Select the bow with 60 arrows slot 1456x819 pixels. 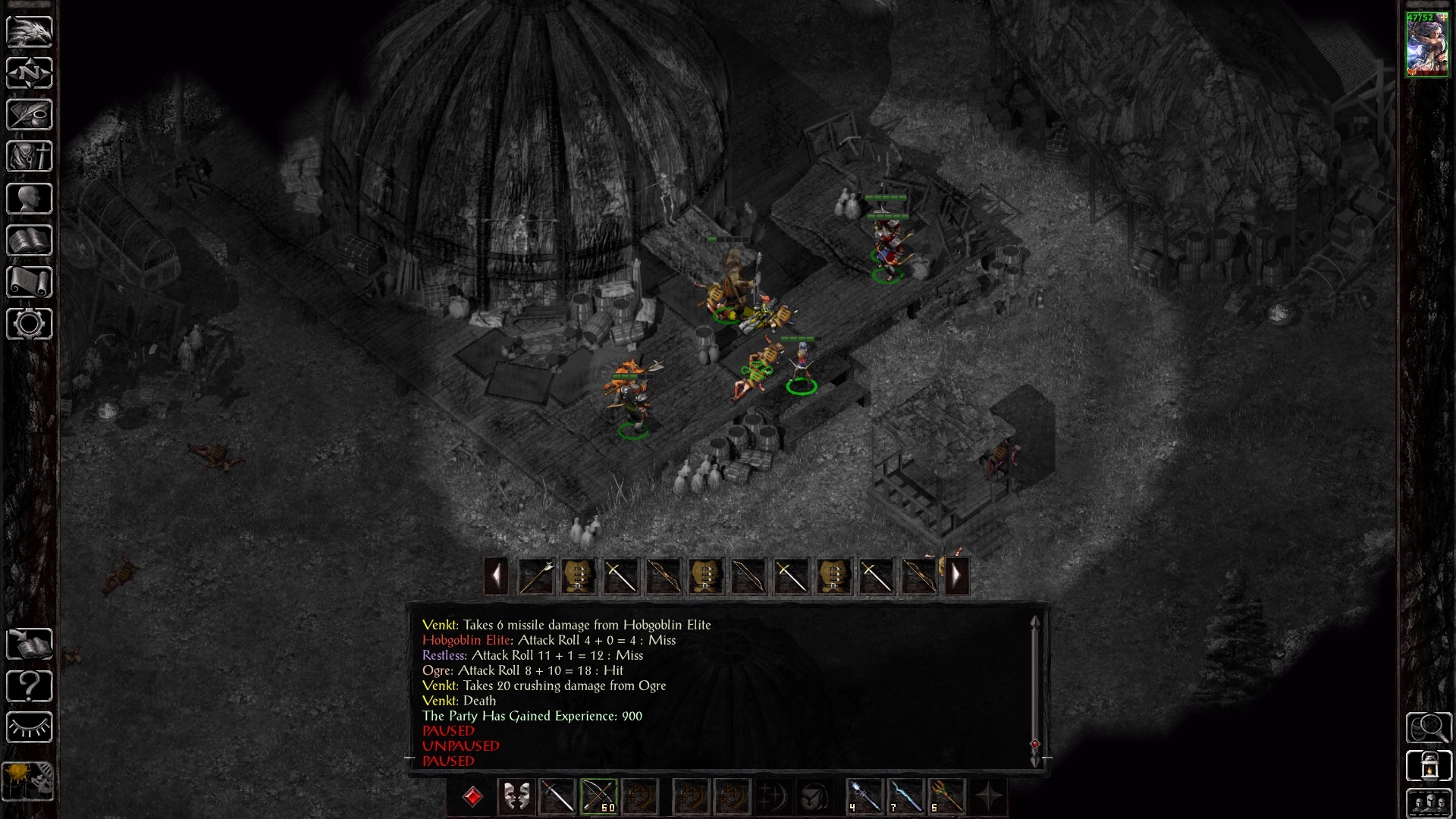pyautogui.click(x=598, y=797)
